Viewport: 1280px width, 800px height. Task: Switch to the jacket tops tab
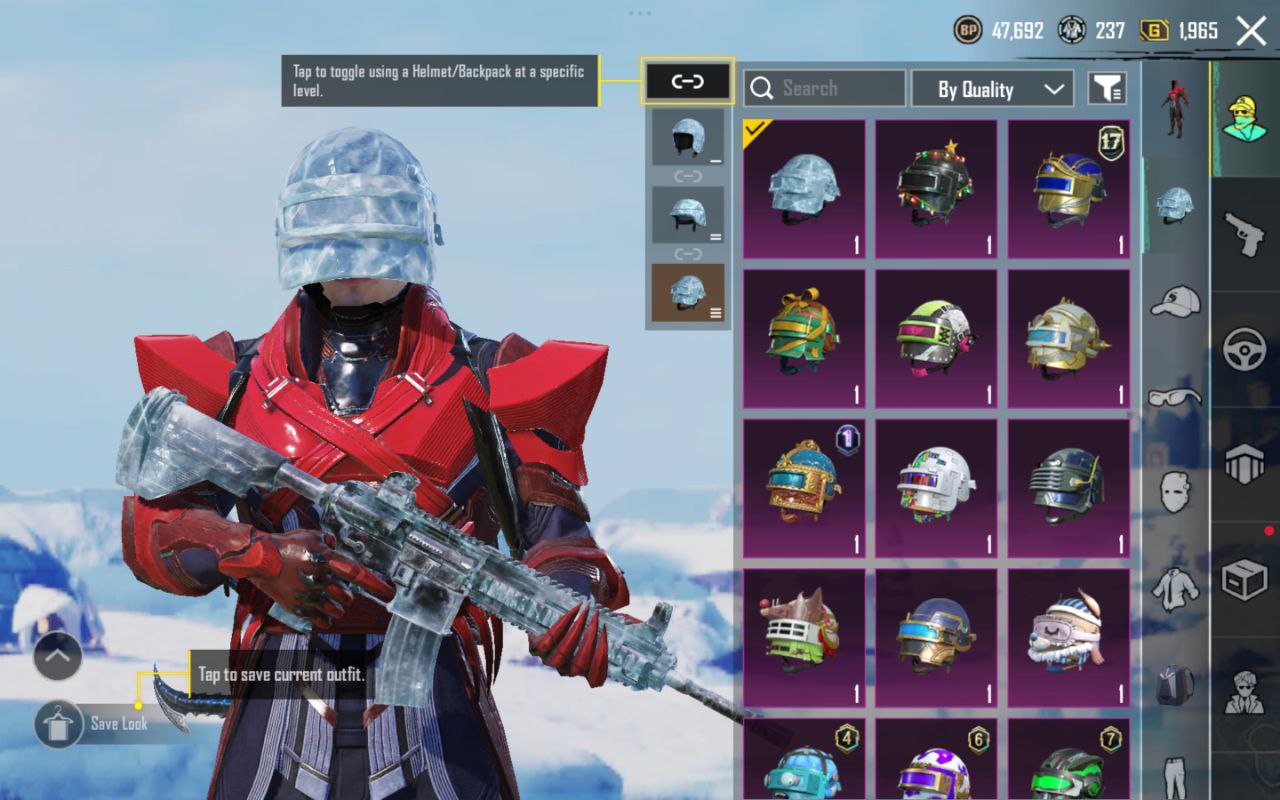(x=1175, y=589)
